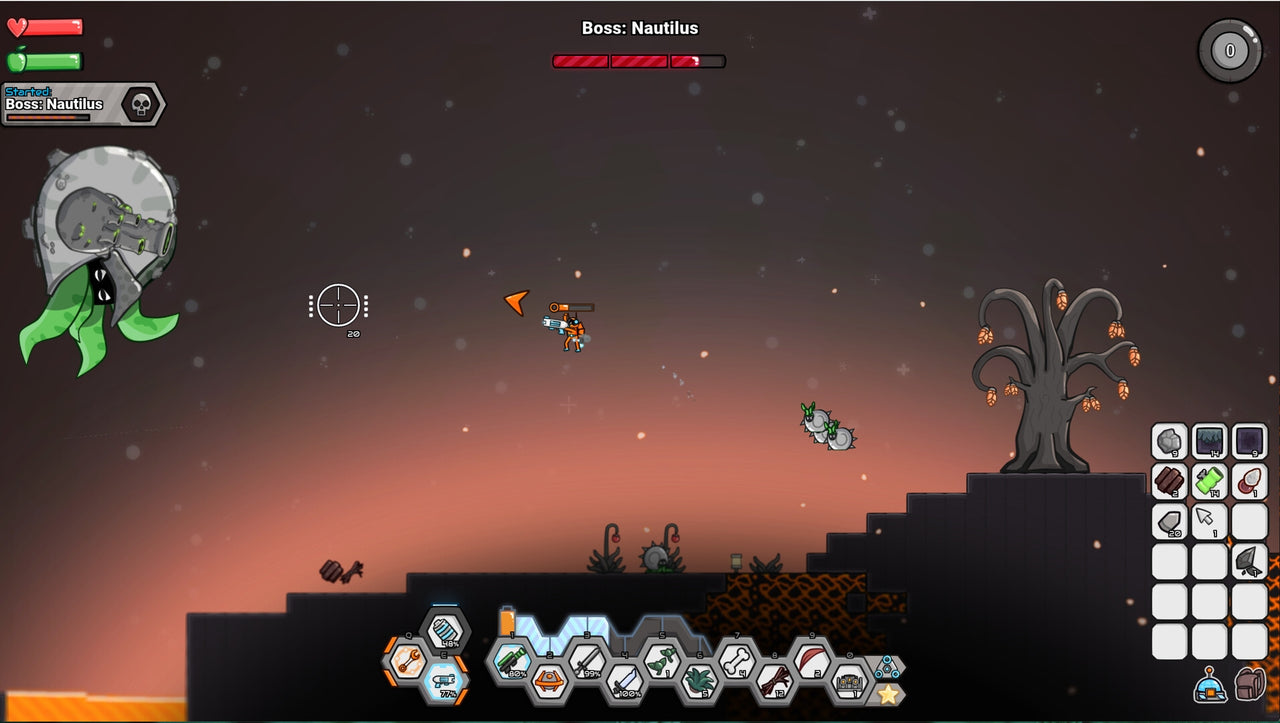Image resolution: width=1280 pixels, height=723 pixels.
Task: Click the diving helmet icon bottom right
Action: tap(1211, 684)
